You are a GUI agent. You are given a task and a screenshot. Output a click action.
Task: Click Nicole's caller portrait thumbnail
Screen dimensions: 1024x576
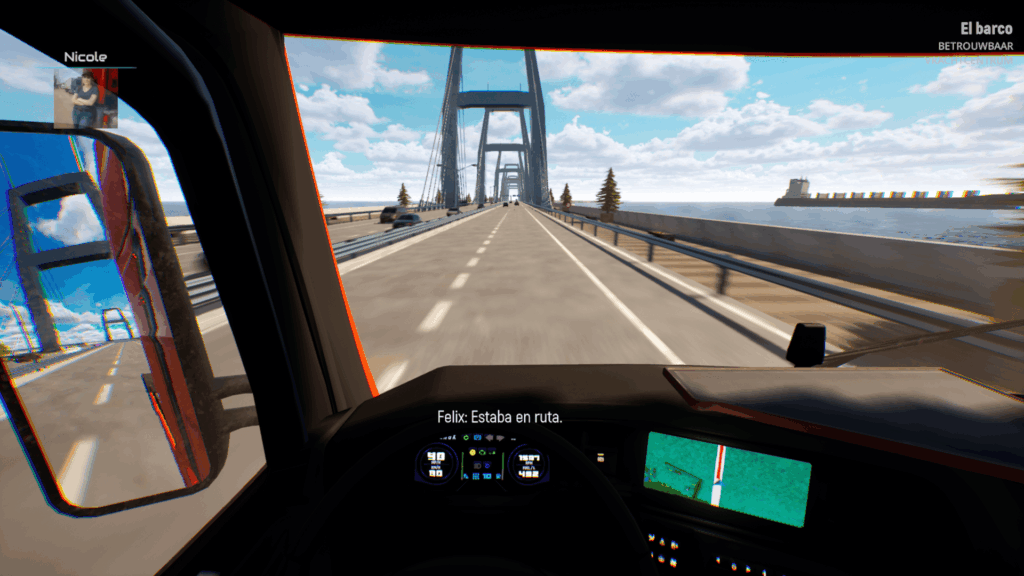(85, 98)
